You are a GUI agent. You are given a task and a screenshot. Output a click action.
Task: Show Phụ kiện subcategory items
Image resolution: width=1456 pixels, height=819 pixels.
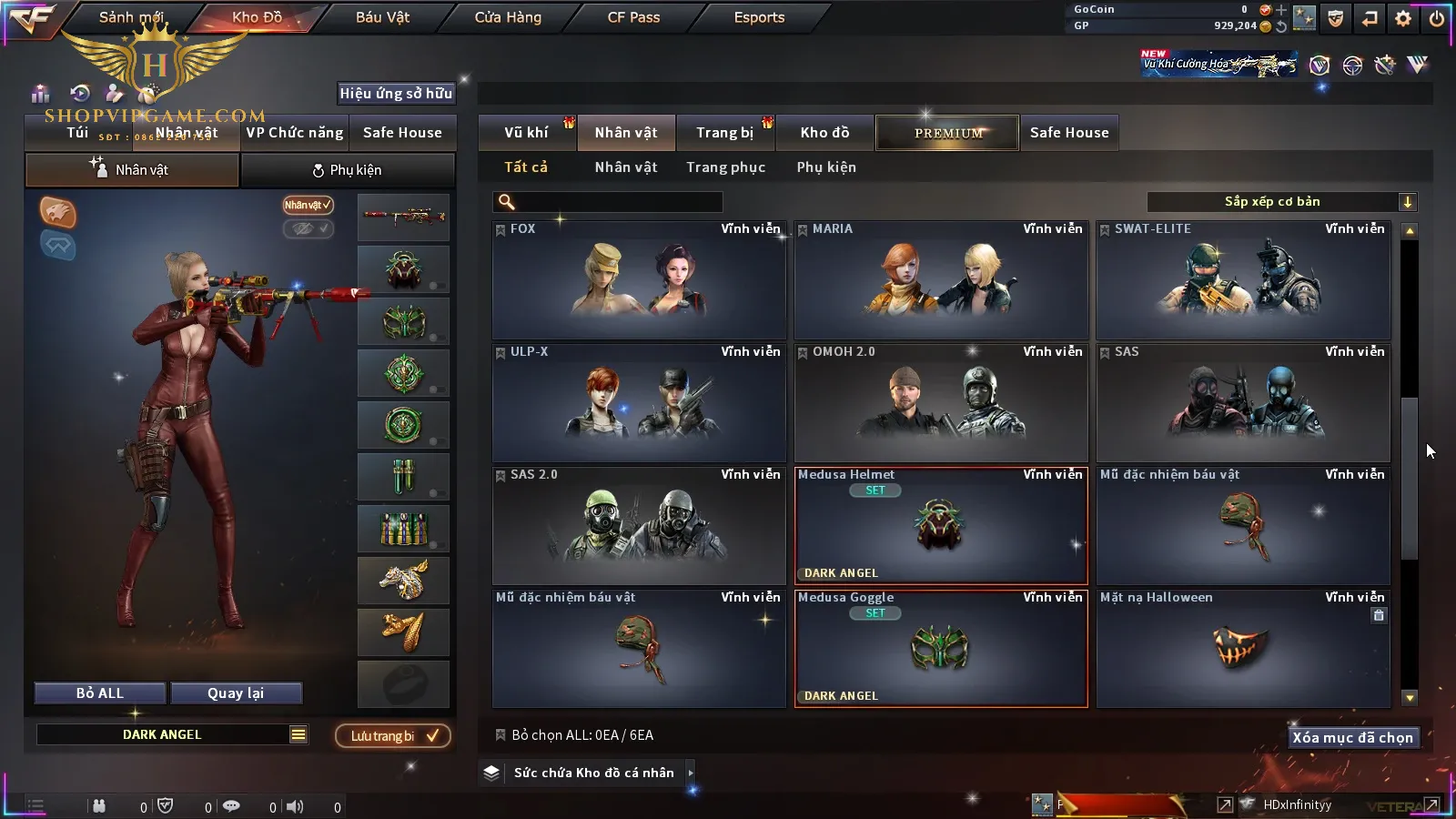tap(826, 167)
